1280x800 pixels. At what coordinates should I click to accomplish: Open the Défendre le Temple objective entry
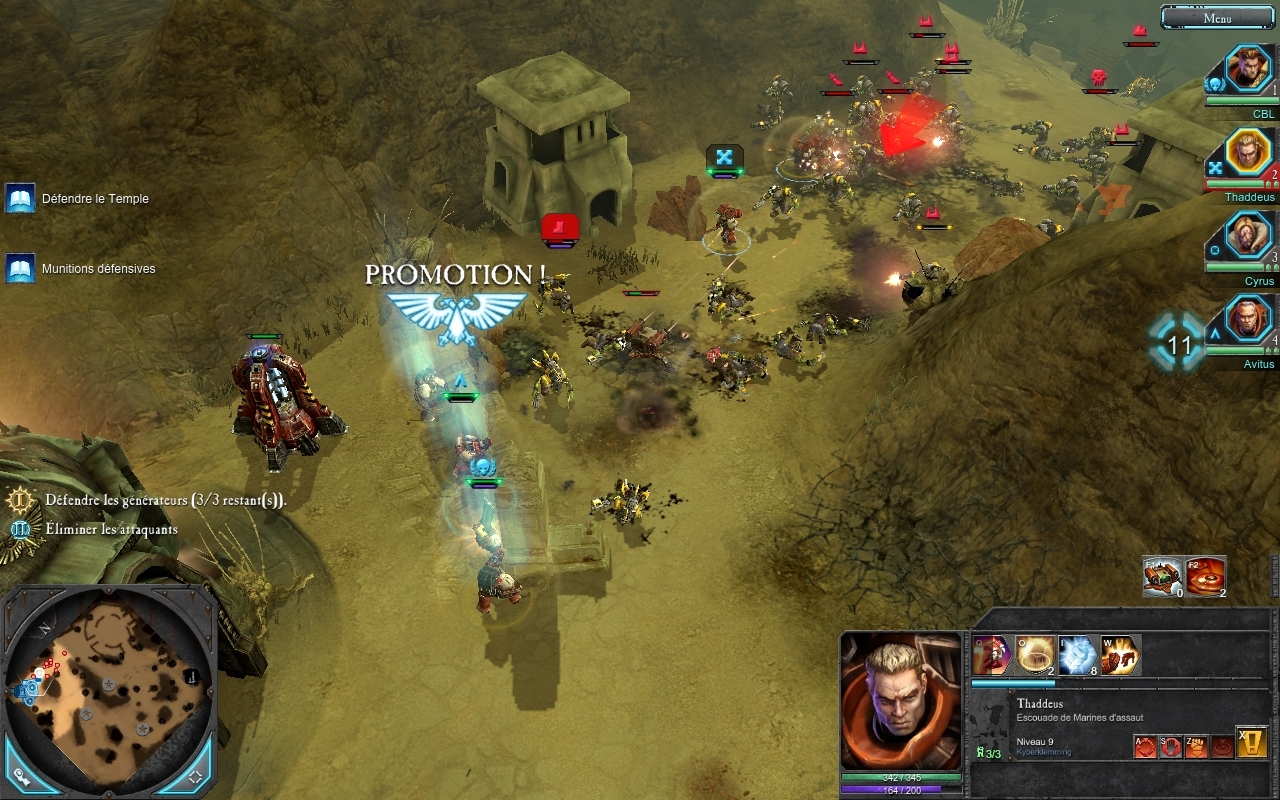20,198
